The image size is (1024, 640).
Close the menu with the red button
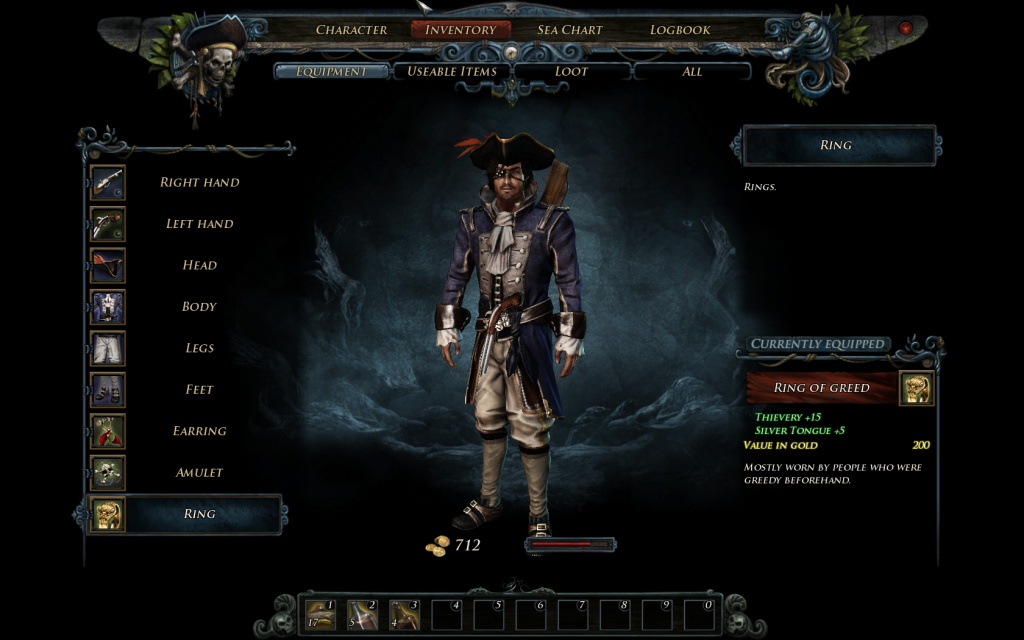point(906,28)
